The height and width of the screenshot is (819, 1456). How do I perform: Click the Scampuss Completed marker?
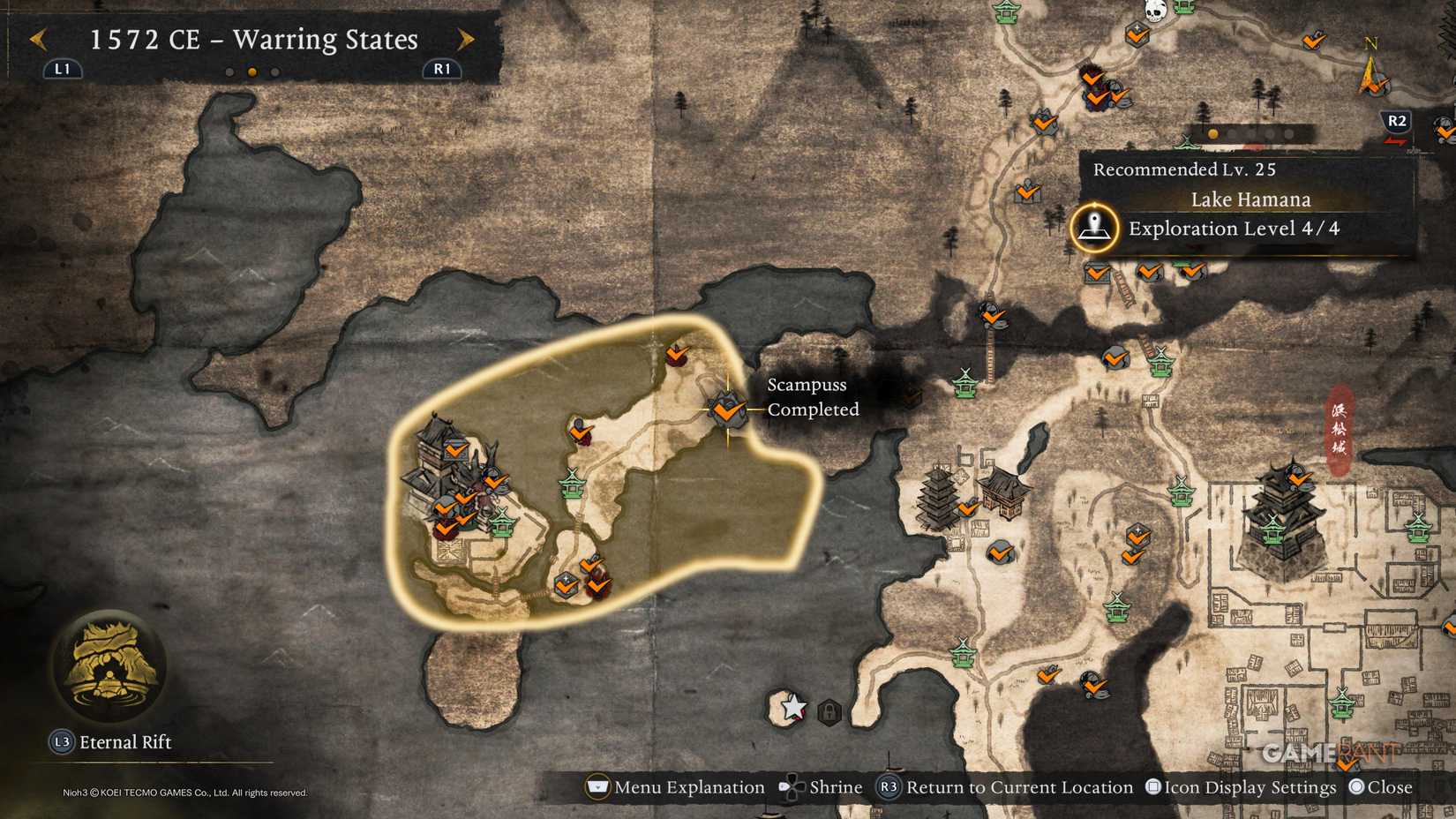tap(725, 410)
